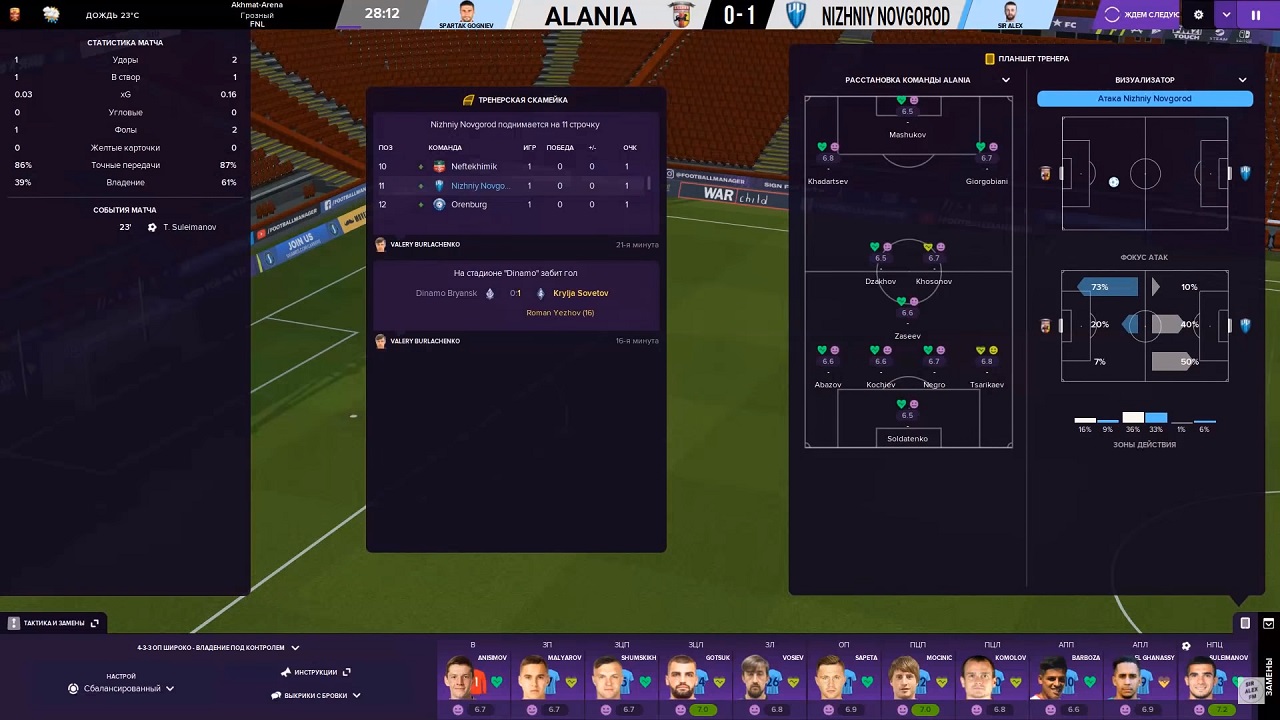Image resolution: width=1280 pixels, height=720 pixels.
Task: Open the Krylja Sovetov team link
Action: 580,293
